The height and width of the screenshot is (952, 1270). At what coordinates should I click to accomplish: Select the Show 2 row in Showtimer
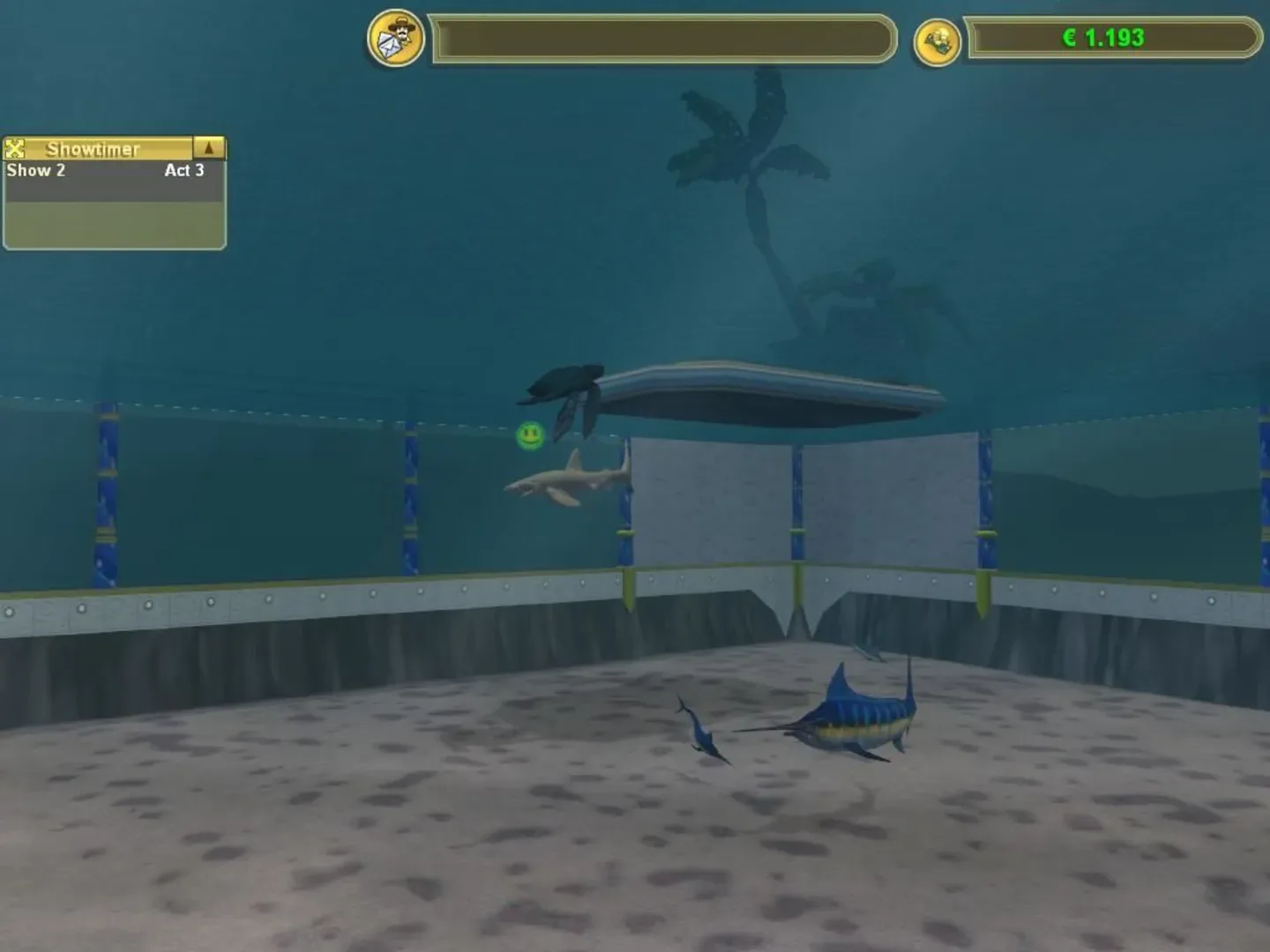(88, 170)
